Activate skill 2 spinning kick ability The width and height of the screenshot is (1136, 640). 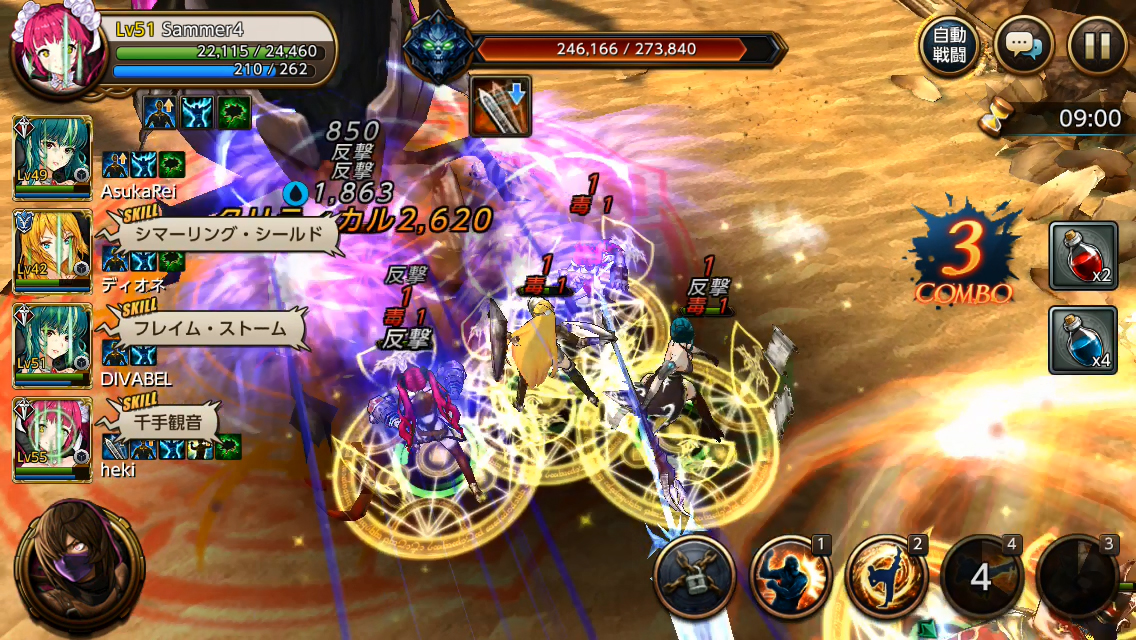pos(885,577)
